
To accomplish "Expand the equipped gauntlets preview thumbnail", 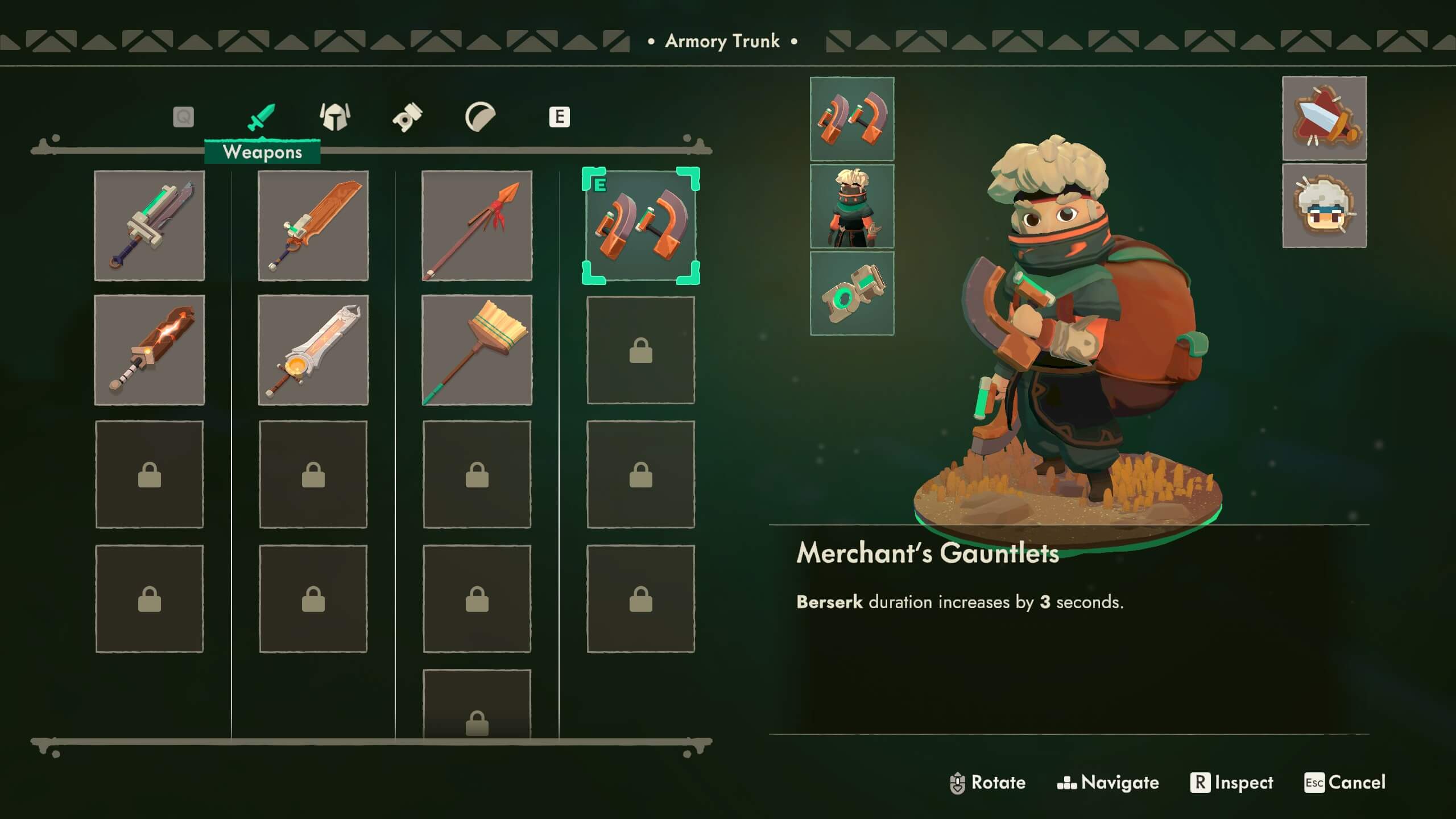I will coord(851,121).
